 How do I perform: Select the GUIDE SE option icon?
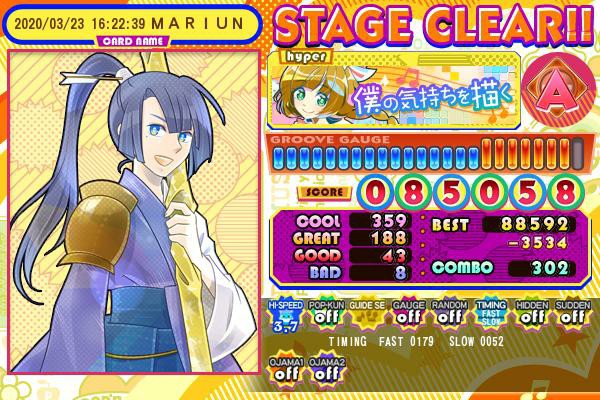click(x=365, y=313)
